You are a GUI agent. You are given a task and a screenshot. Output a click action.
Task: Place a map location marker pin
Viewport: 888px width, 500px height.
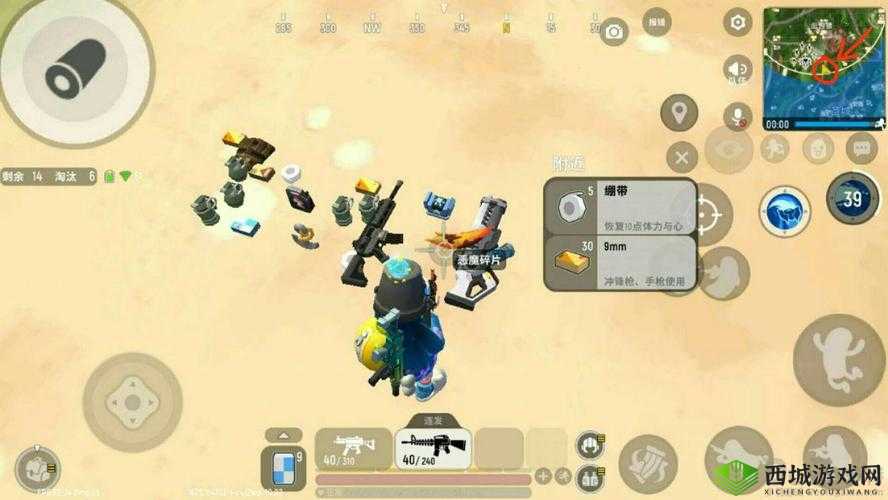click(x=680, y=113)
